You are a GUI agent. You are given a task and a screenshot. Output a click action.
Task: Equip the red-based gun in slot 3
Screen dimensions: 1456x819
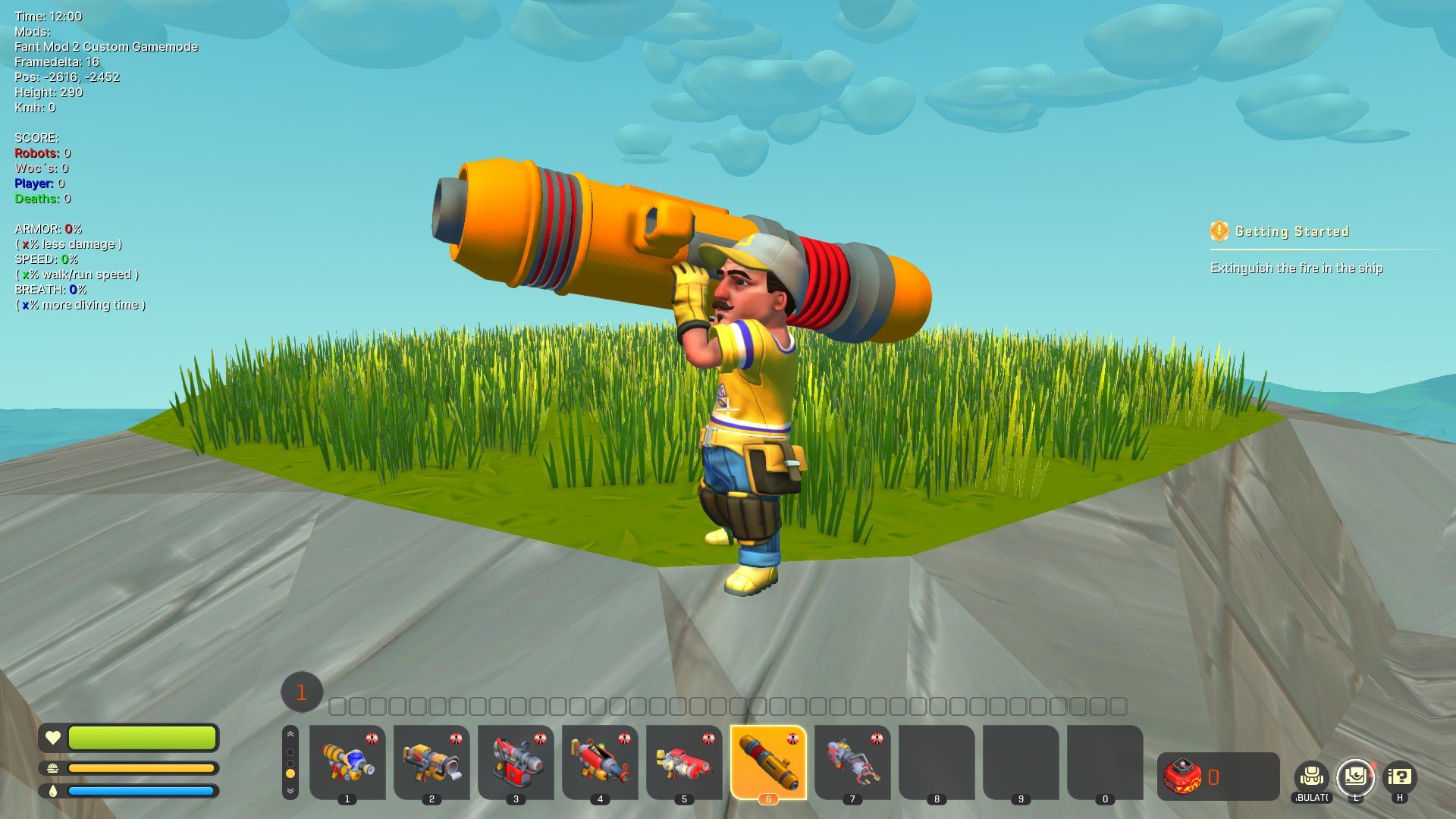[516, 761]
